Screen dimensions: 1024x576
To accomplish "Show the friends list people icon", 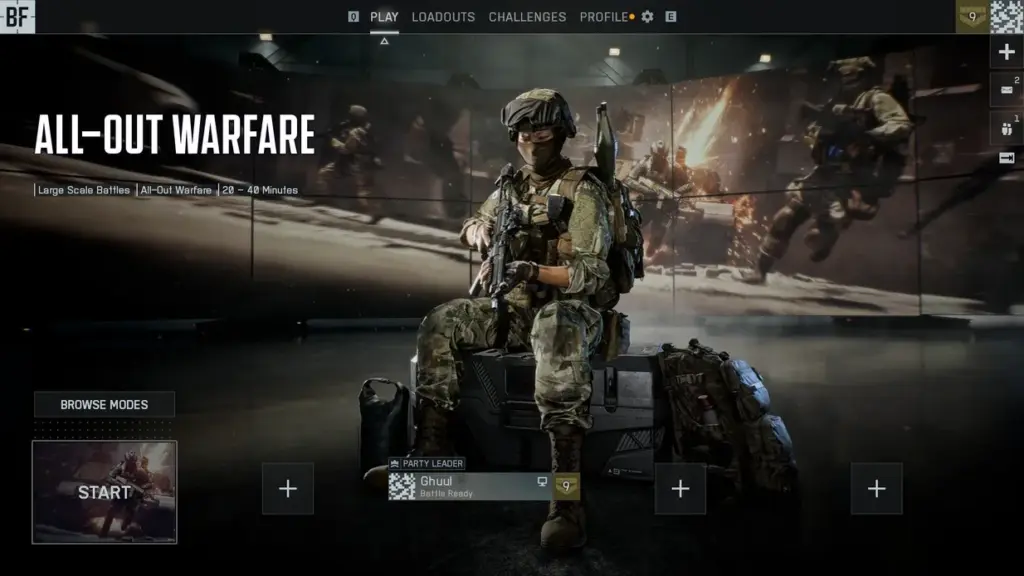I will click(1006, 125).
